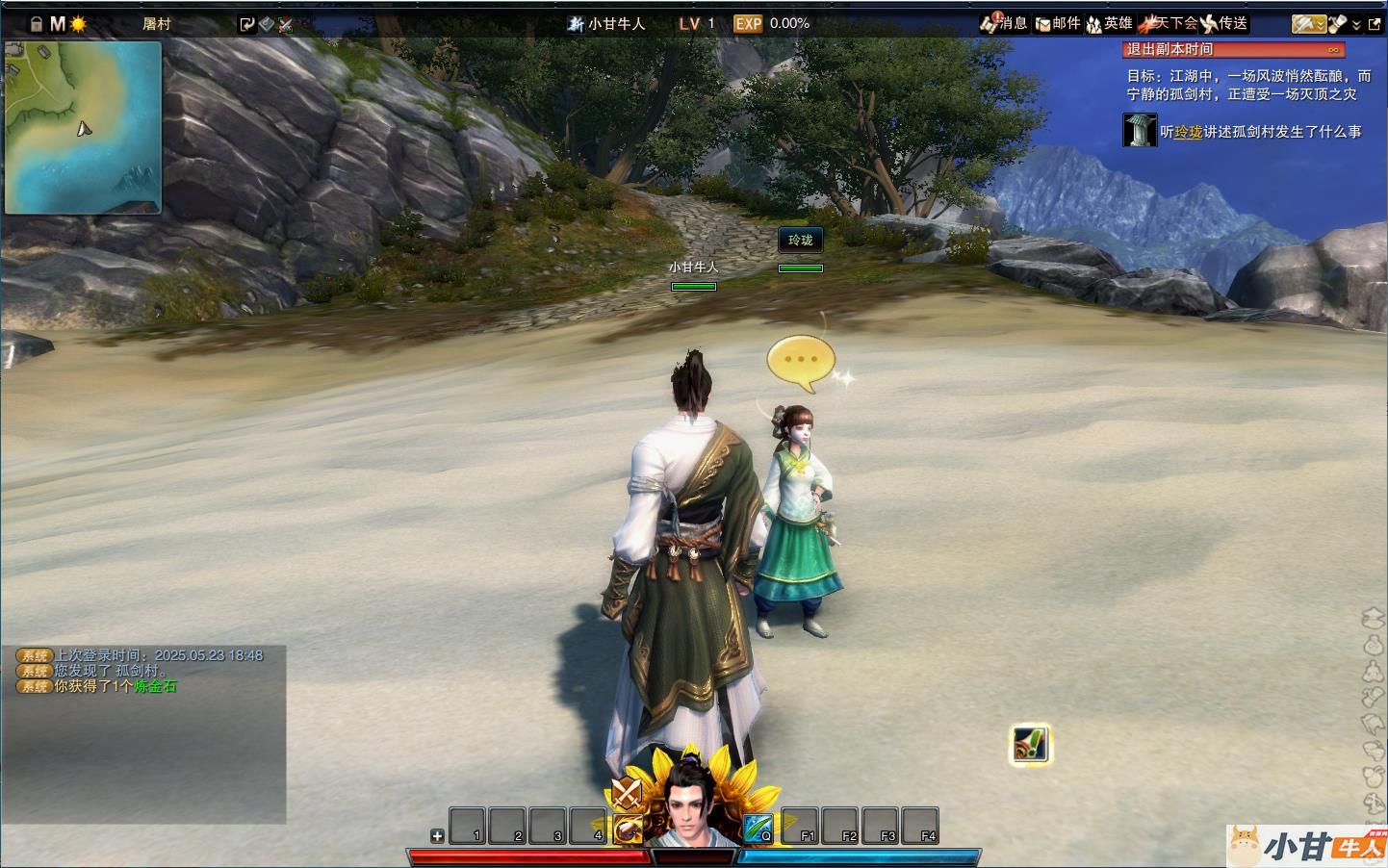This screenshot has height=868, width=1388.
Task: Open the 天下会 menu
Action: 1168,23
